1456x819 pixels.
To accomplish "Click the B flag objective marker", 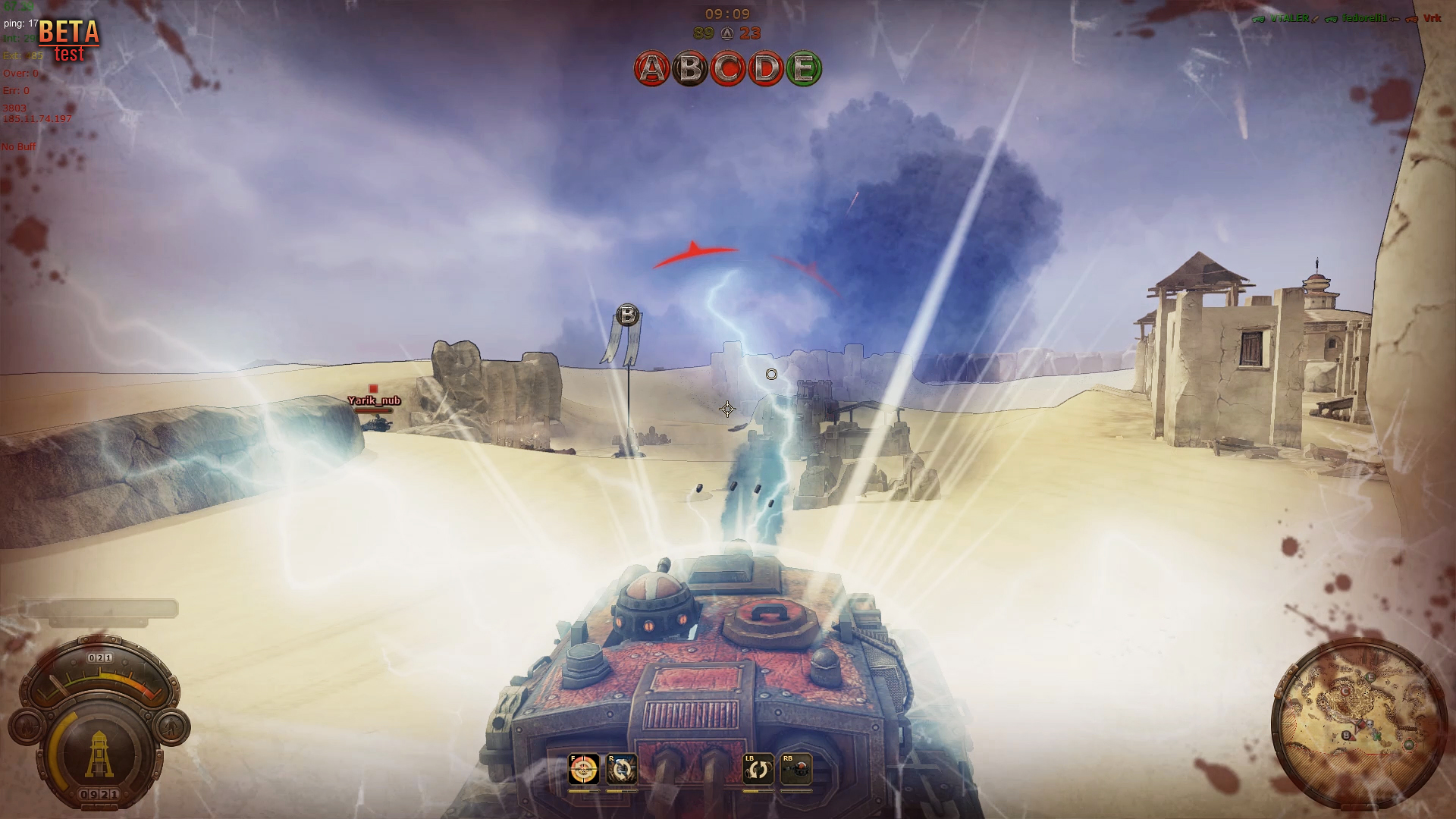I will (627, 314).
